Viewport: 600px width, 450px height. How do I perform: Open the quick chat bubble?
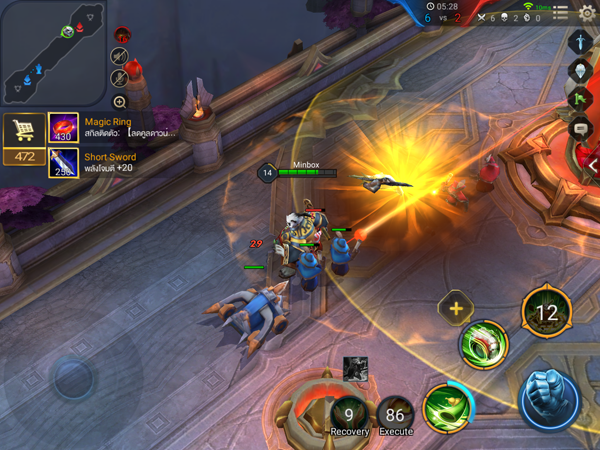coord(582,128)
